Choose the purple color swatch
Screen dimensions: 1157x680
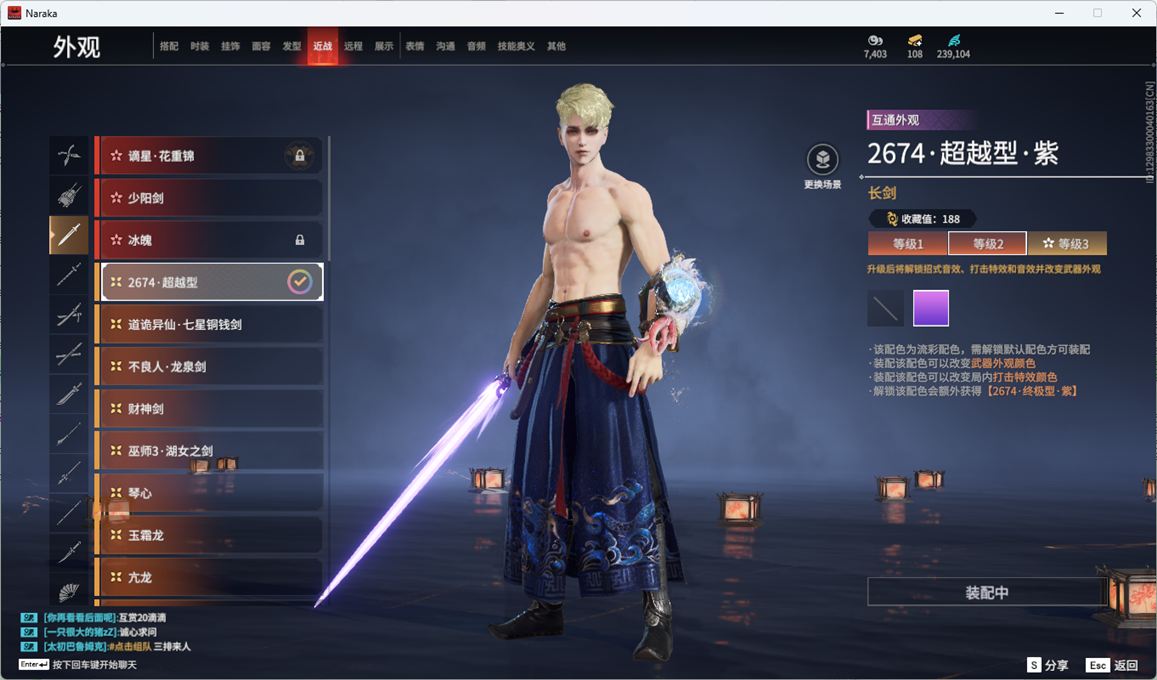931,308
